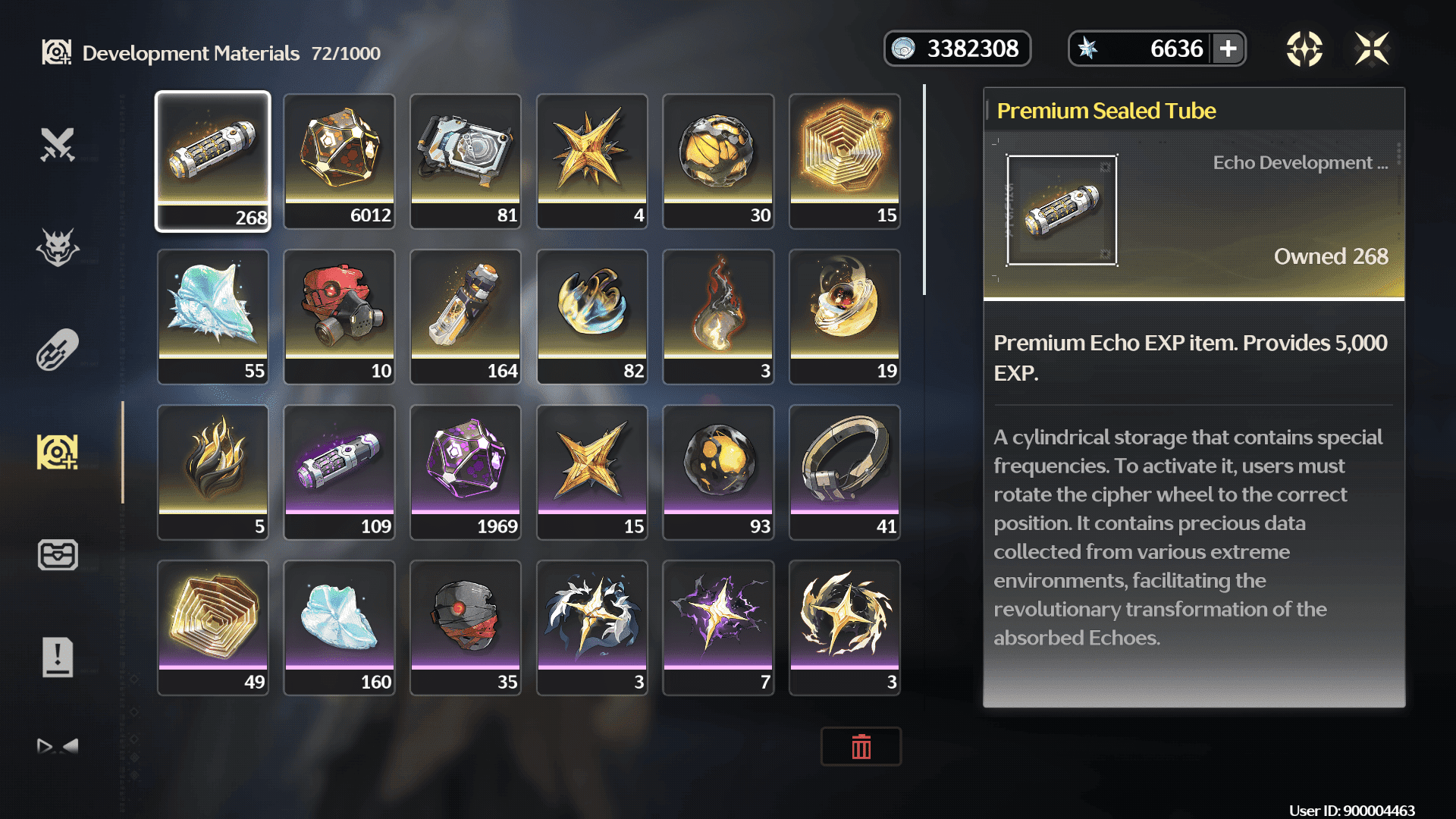Select the Premium Sealed Tube slot with 268
Screen dimensions: 1456x819
[x=212, y=161]
